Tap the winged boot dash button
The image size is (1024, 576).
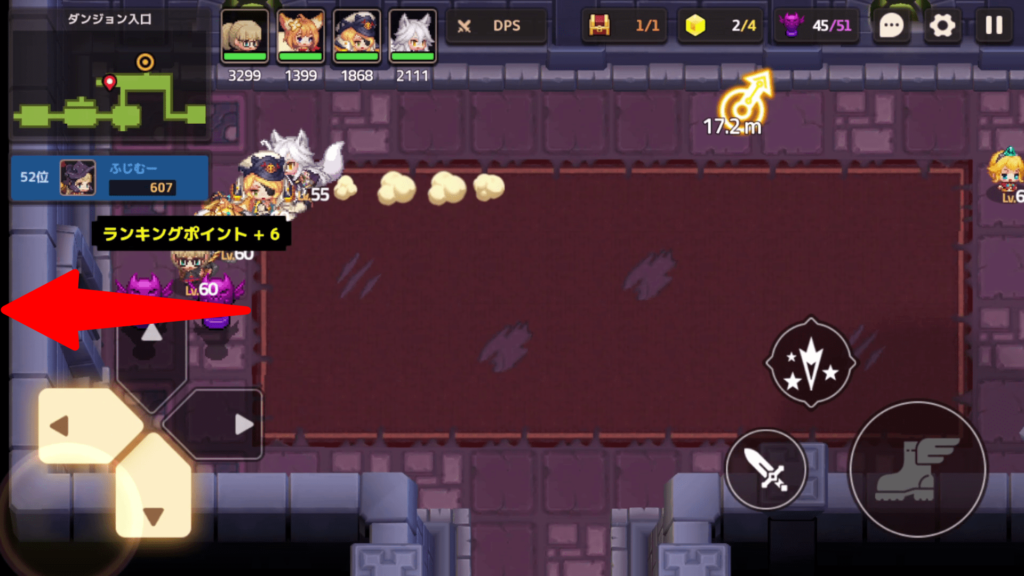(x=917, y=469)
